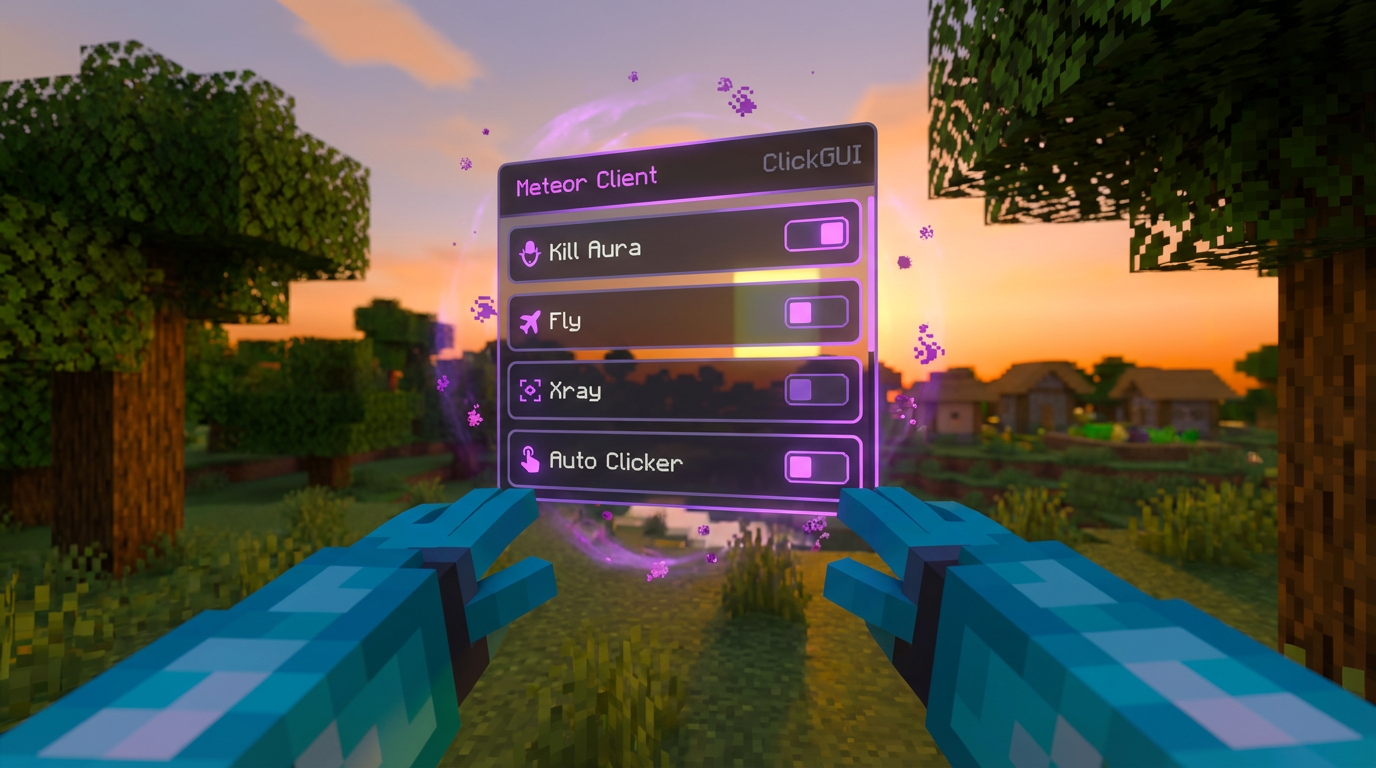This screenshot has width=1376, height=768.
Task: Click the Auto Clicker tap icon
Action: point(532,461)
